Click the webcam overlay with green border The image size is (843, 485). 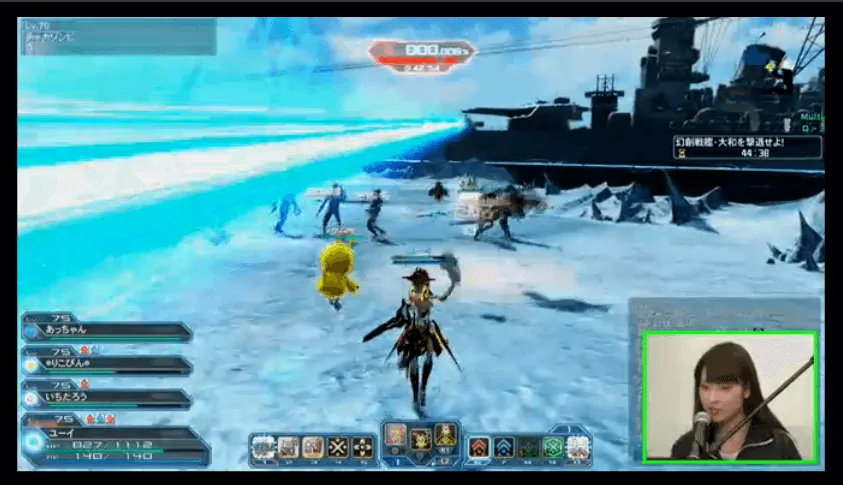coord(729,396)
